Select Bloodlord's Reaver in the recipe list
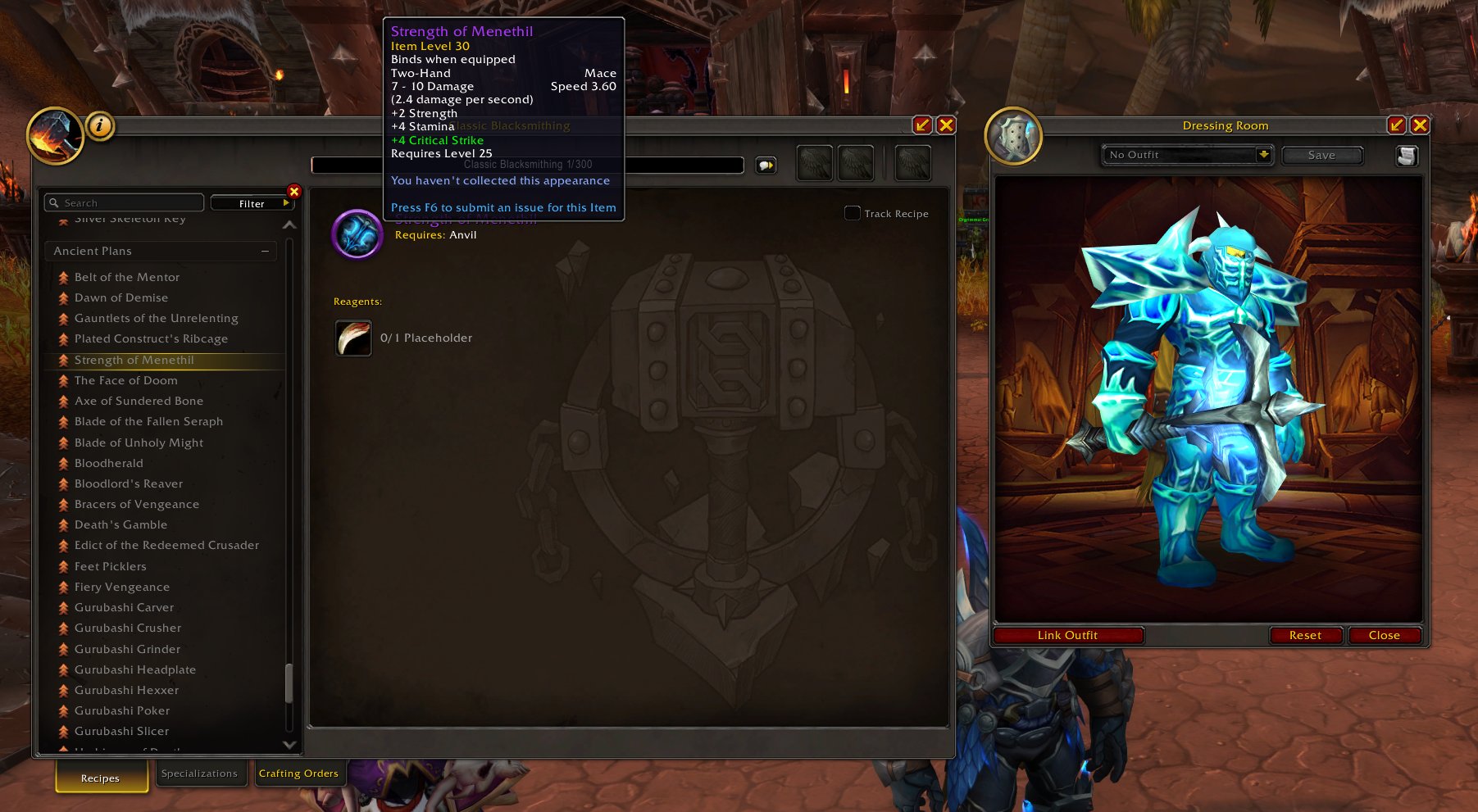Screen dimensions: 1478x812 [128, 483]
